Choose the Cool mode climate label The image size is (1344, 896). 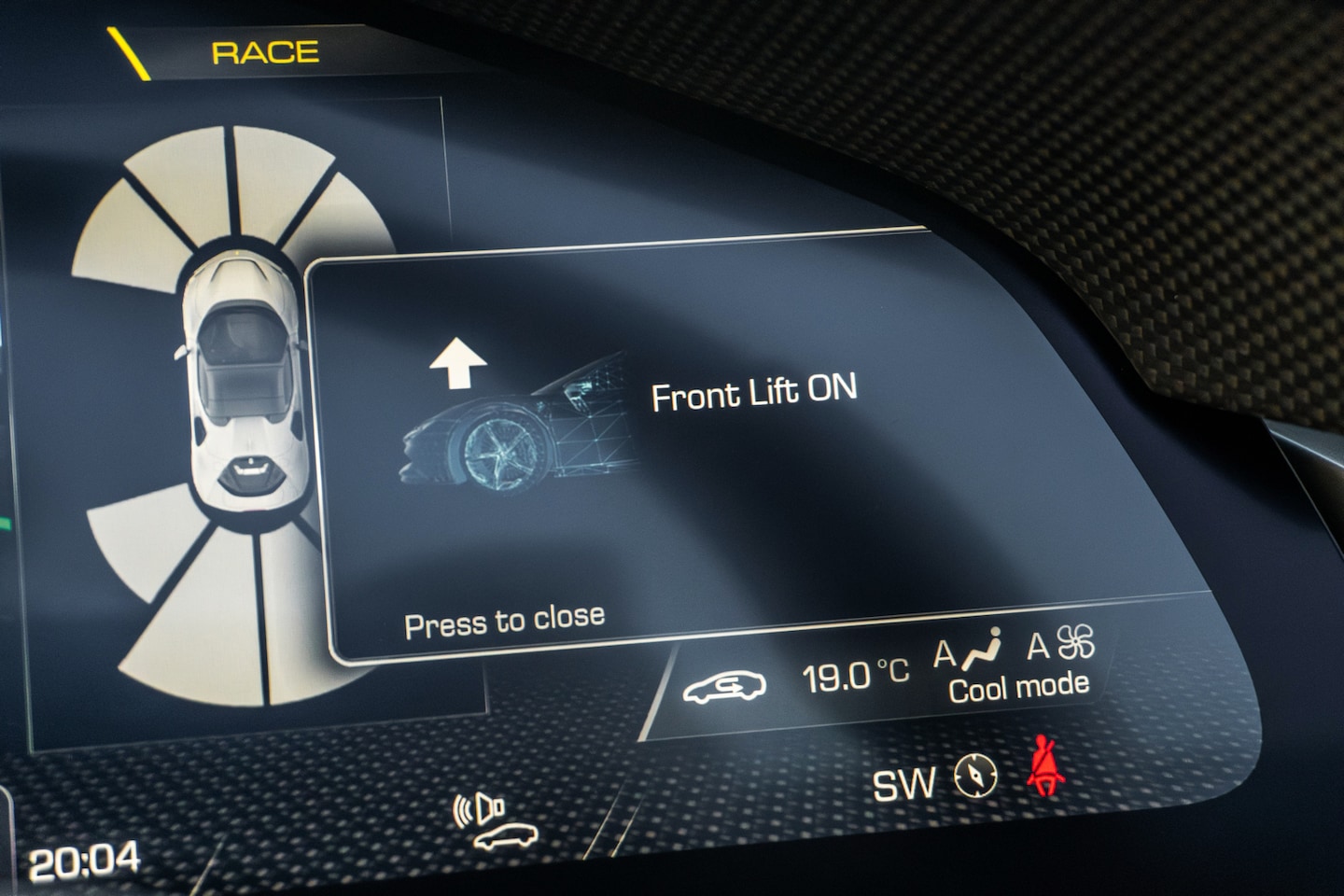point(1018,688)
